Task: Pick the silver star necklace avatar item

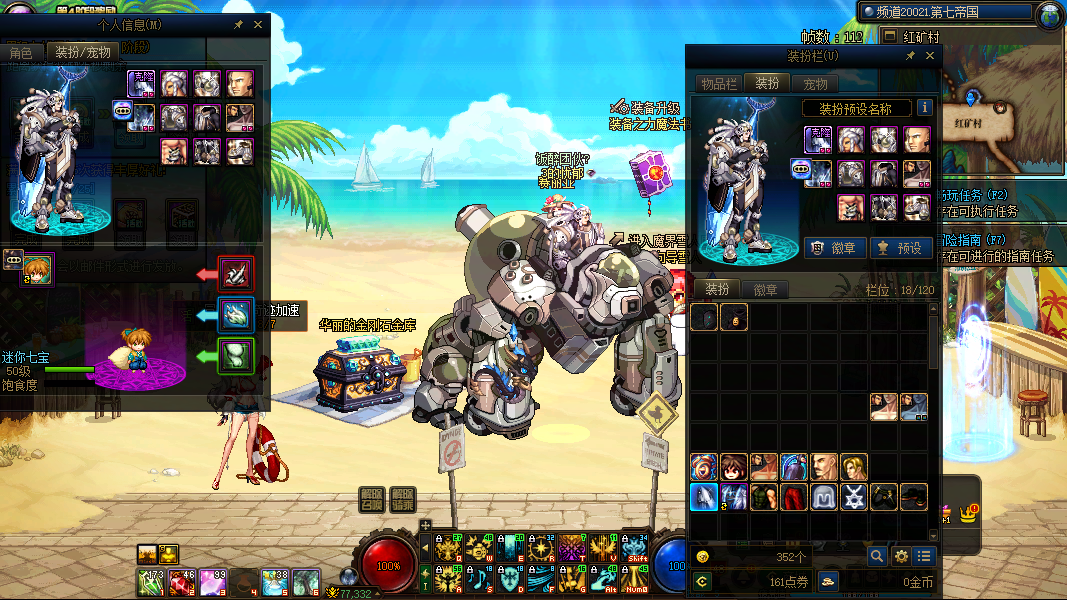Action: [x=854, y=497]
